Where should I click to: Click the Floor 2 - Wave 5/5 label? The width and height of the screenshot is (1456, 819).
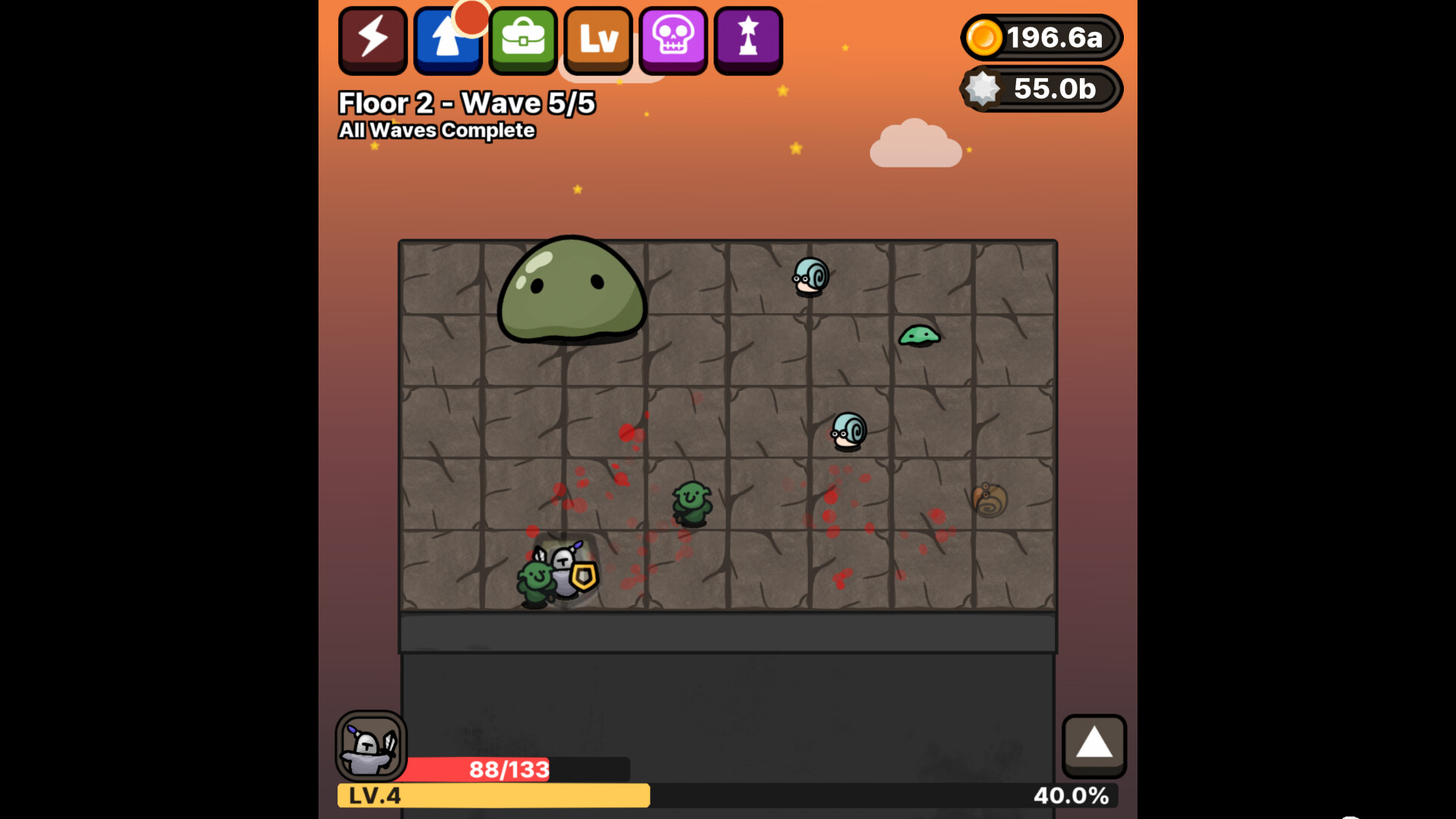(466, 102)
